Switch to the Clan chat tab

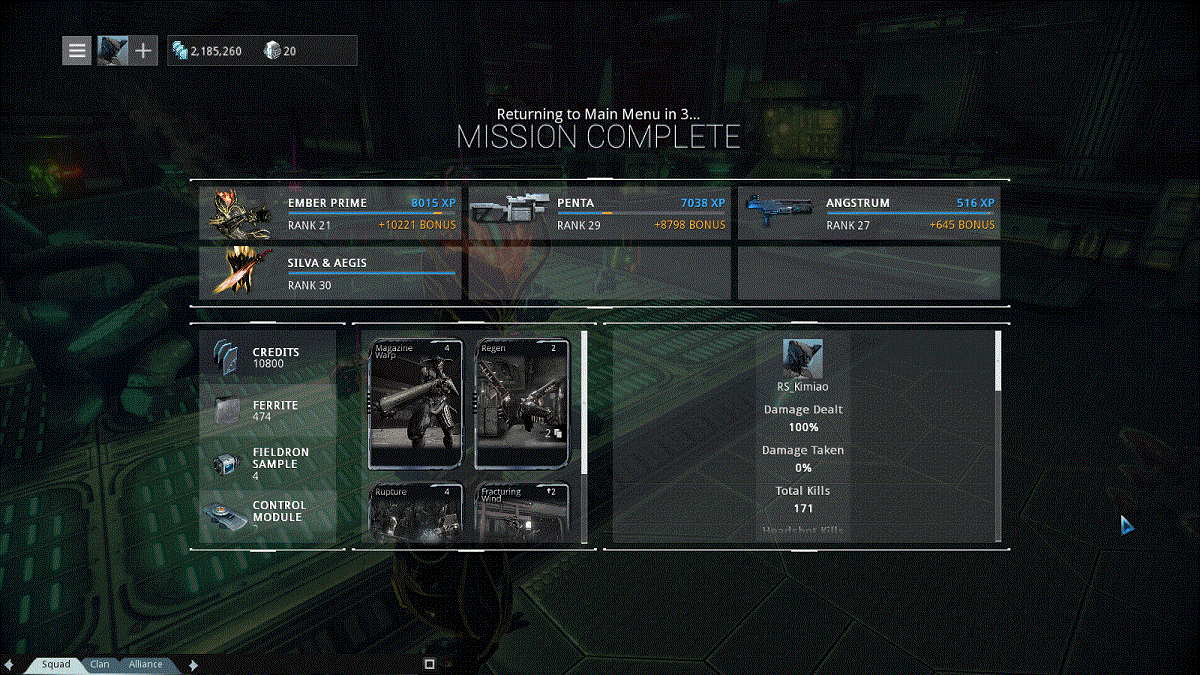tap(100, 664)
